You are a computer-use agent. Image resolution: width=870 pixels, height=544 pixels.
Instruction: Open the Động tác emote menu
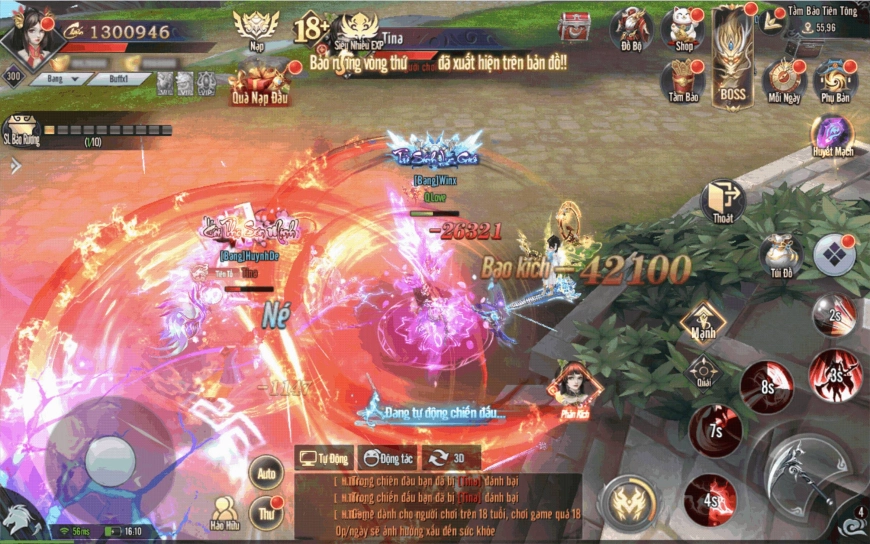[x=387, y=459]
